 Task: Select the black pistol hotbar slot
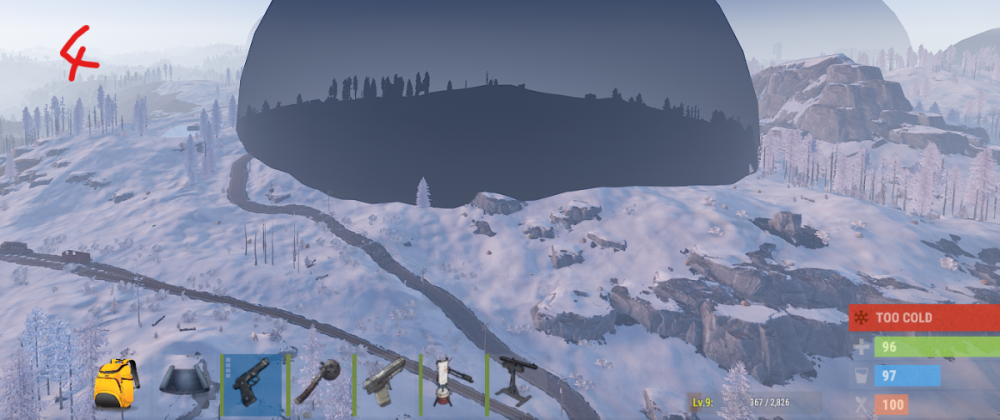click(252, 382)
